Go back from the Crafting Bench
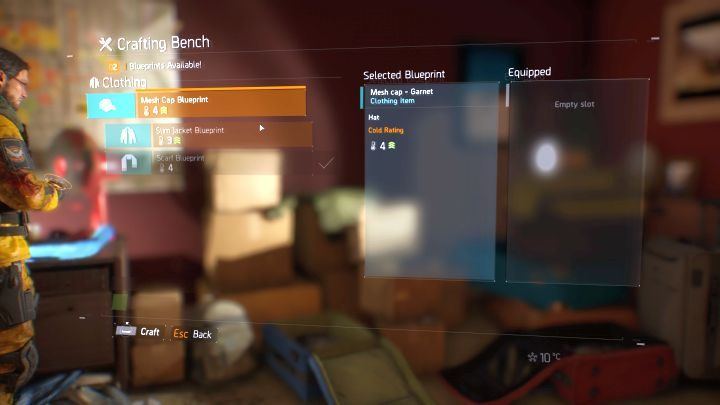The width and height of the screenshot is (720, 405). pyautogui.click(x=193, y=334)
